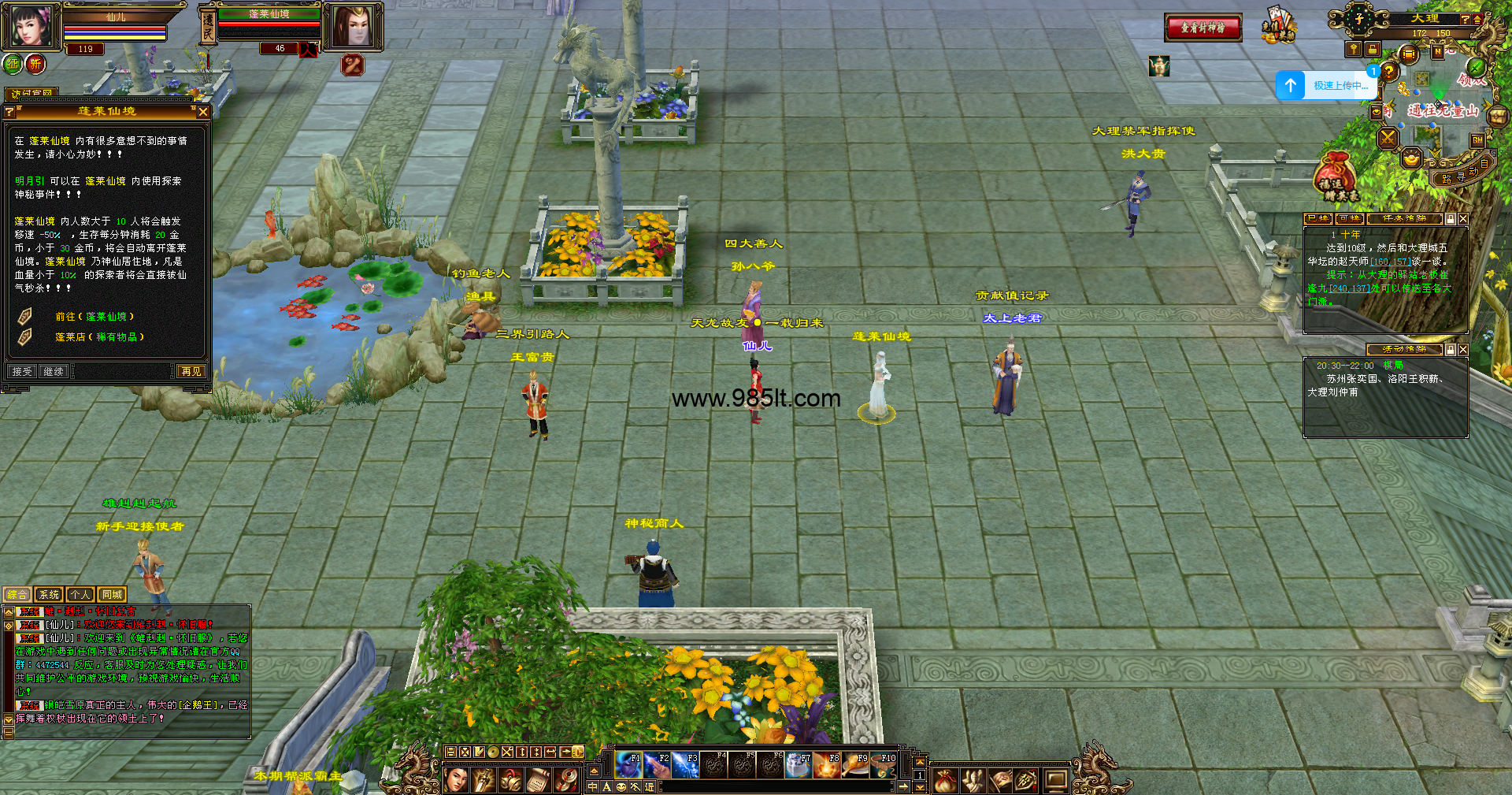Viewport: 1512px width, 795px height.
Task: Select the 系统 chat channel tab
Action: coord(49,595)
